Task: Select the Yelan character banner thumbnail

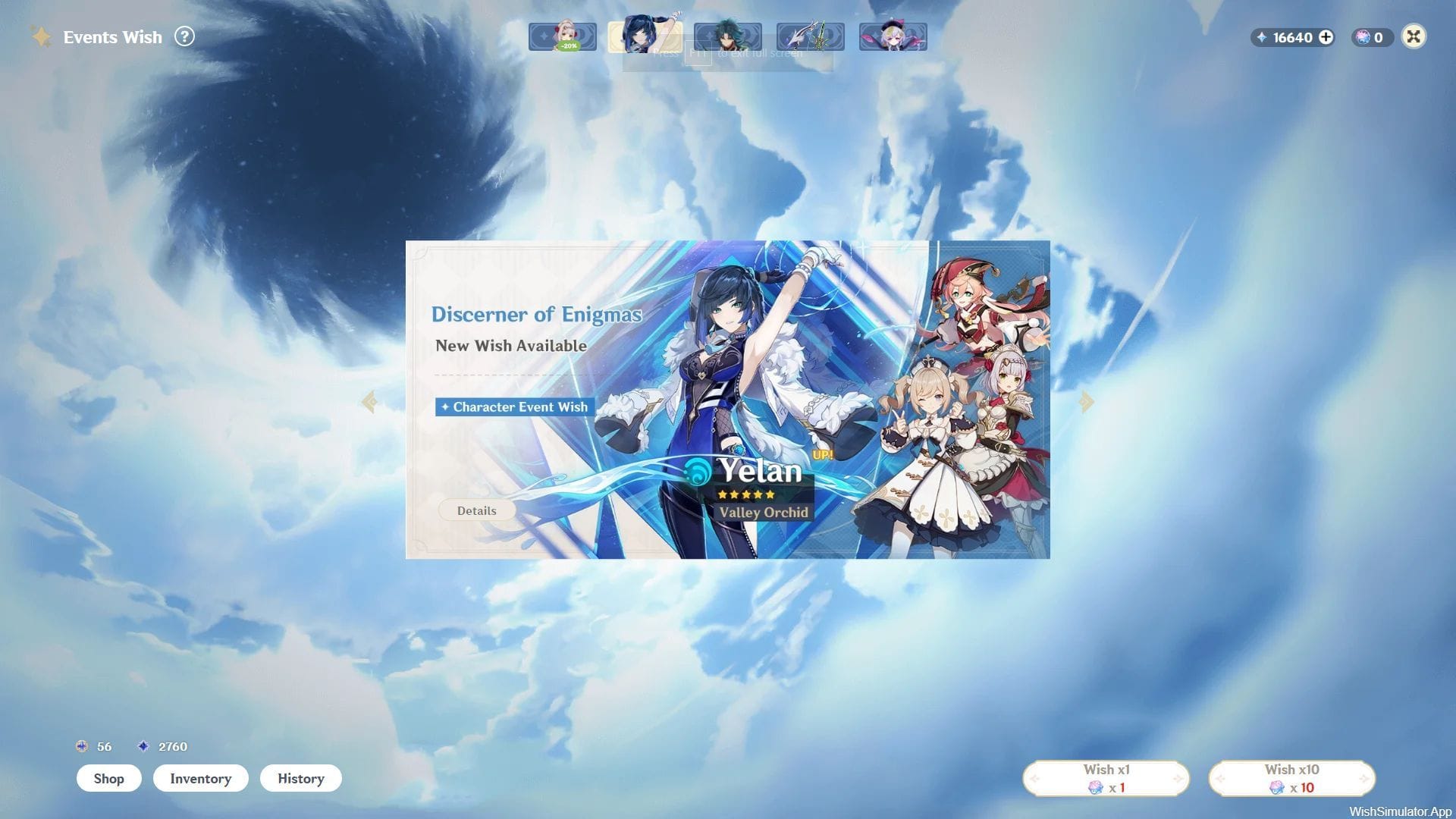Action: pyautogui.click(x=645, y=36)
